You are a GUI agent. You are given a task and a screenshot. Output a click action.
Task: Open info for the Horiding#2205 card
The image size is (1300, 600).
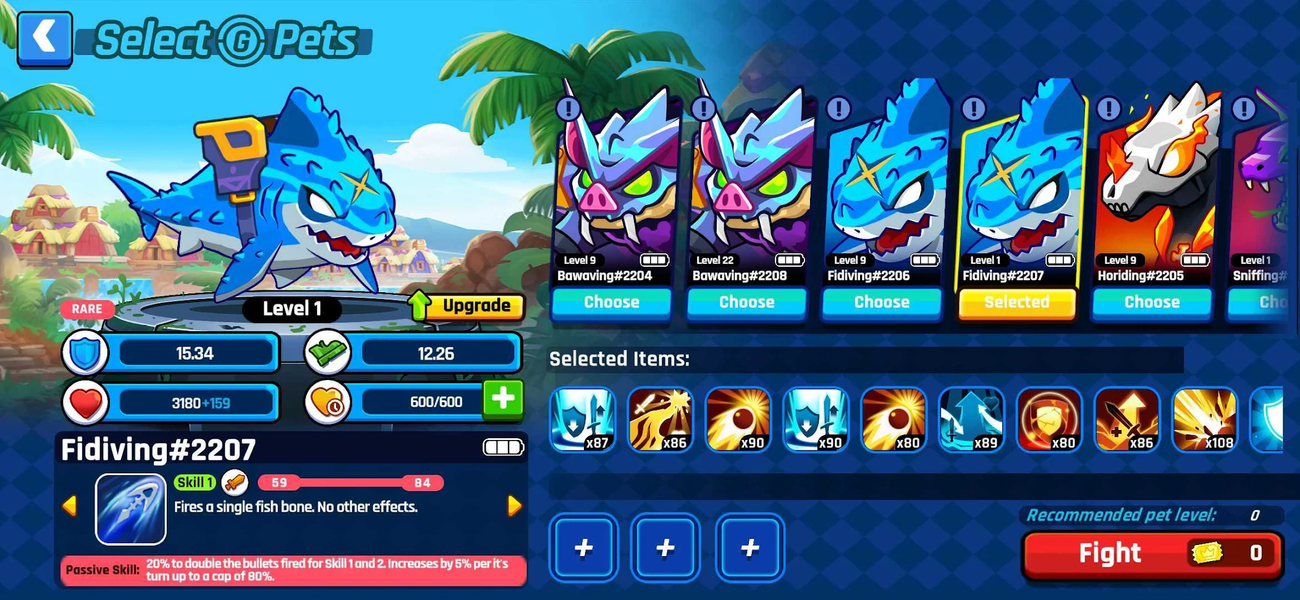(1108, 108)
